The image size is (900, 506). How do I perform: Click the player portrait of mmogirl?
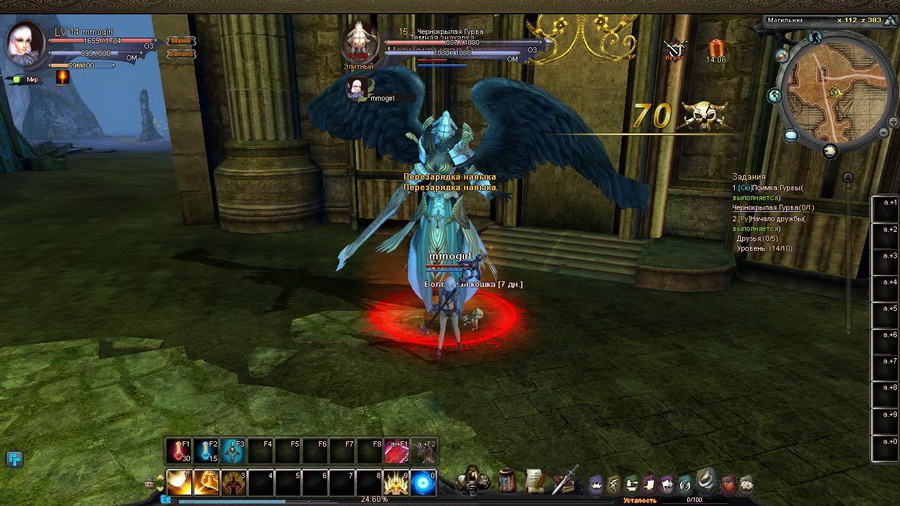pyautogui.click(x=24, y=42)
